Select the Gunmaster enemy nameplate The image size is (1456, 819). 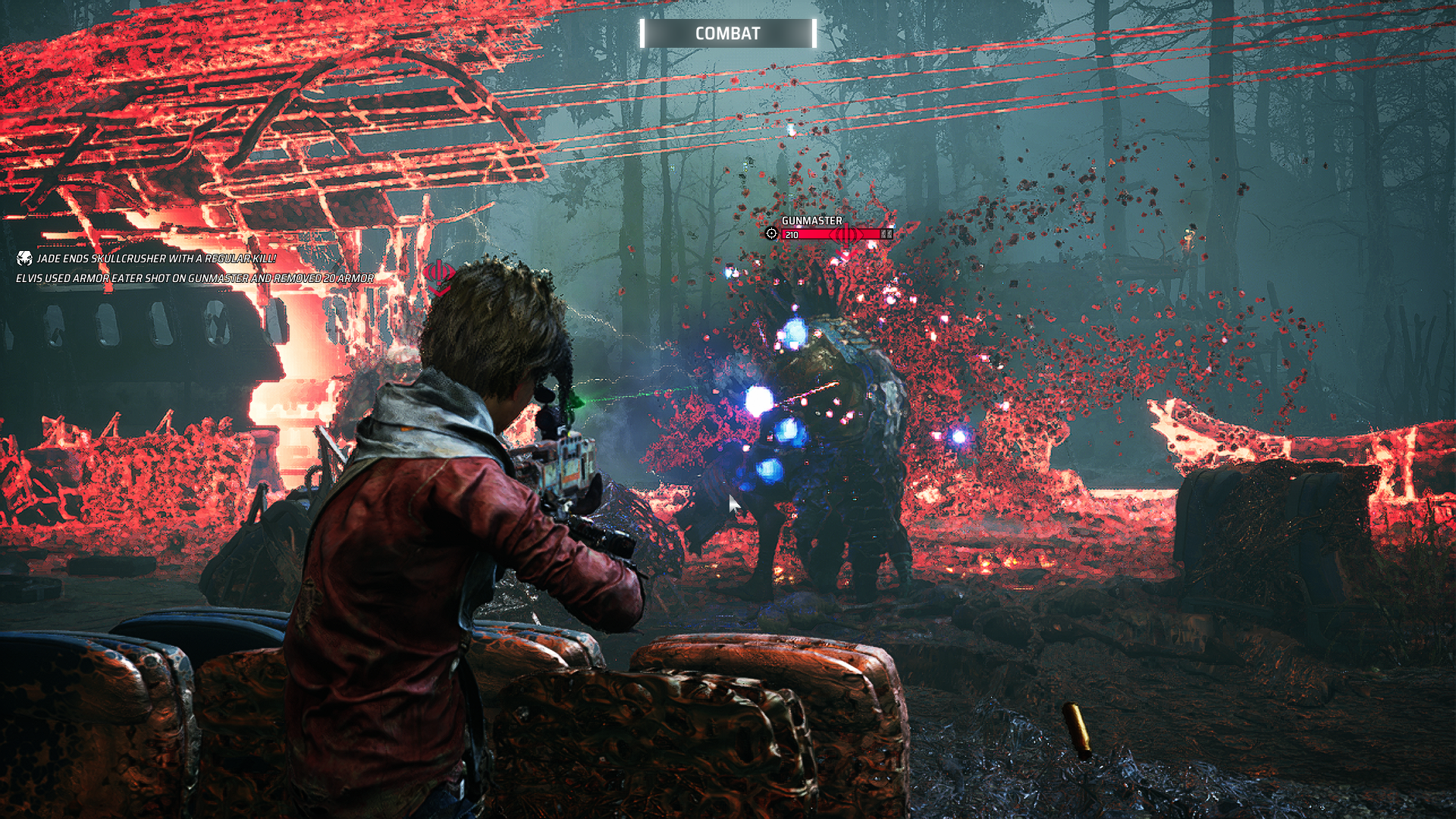(x=811, y=221)
